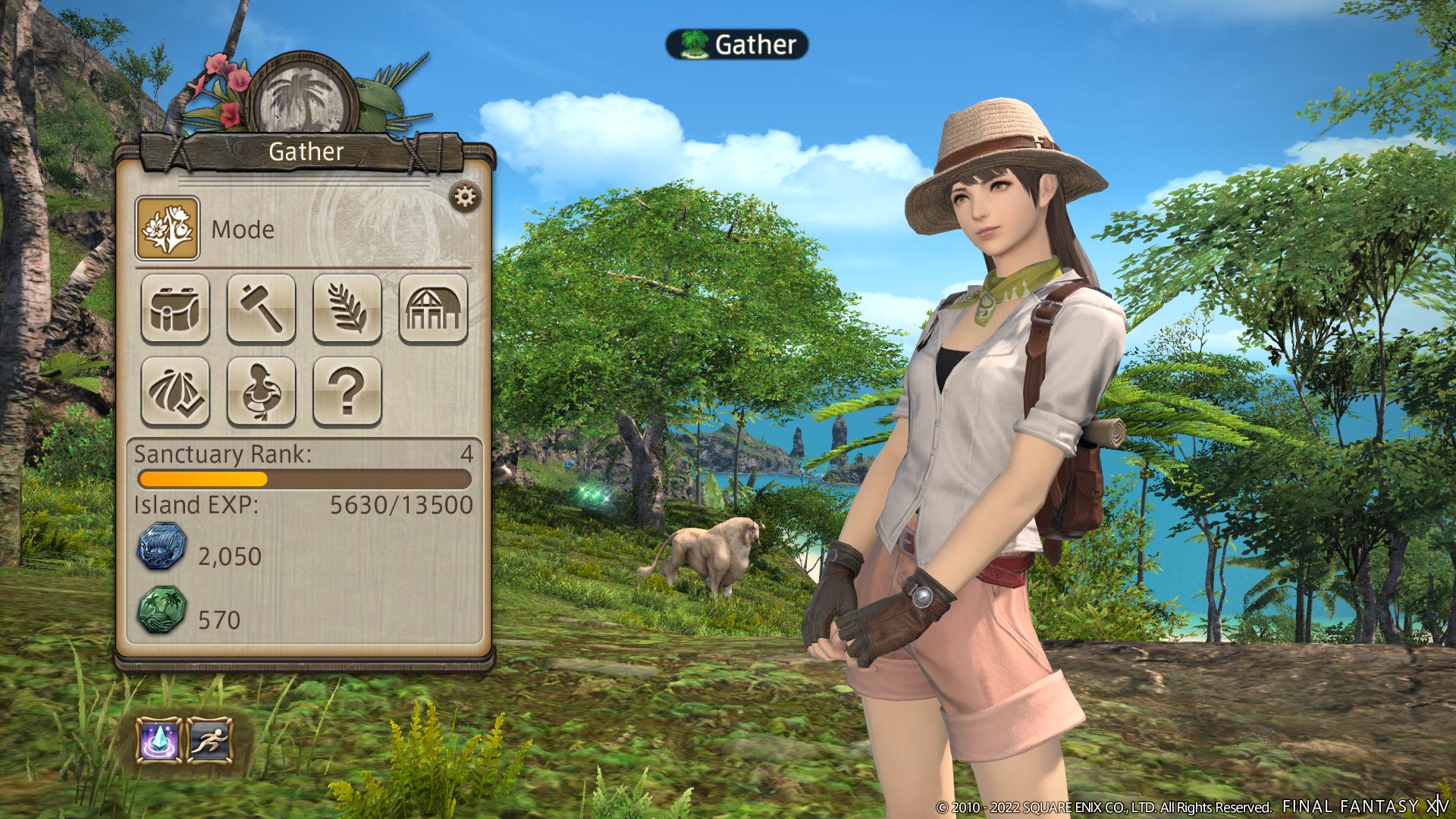Expand the Gather banner at screen top
The image size is (1456, 819).
[737, 45]
